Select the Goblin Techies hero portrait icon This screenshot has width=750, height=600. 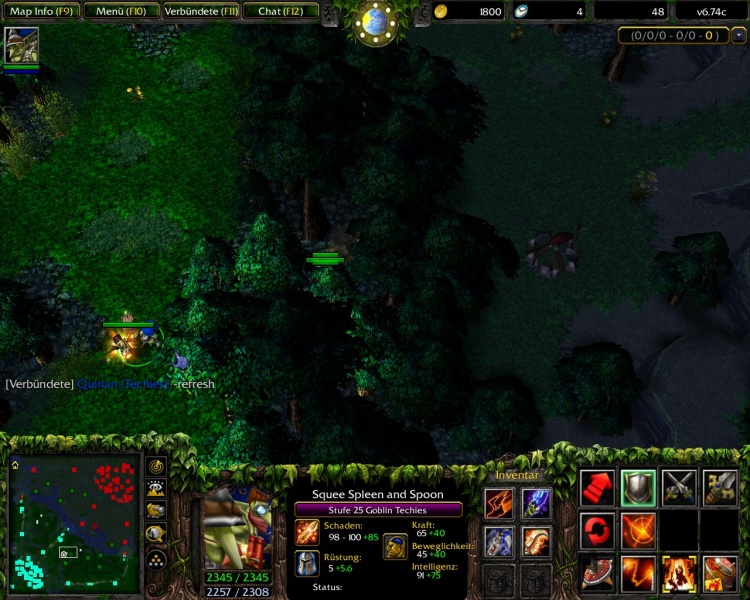[21, 46]
